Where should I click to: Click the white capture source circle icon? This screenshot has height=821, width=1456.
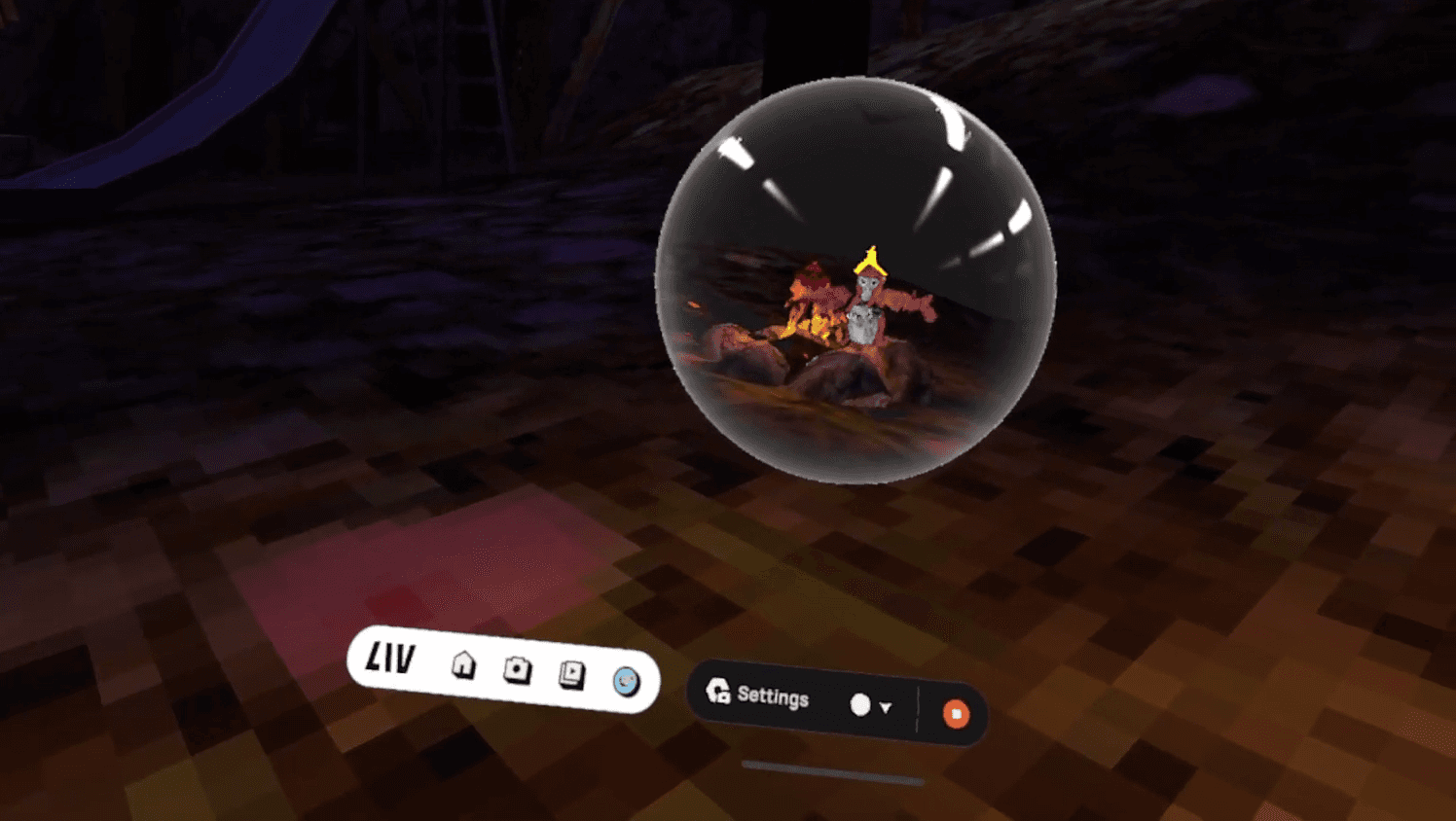(x=861, y=705)
